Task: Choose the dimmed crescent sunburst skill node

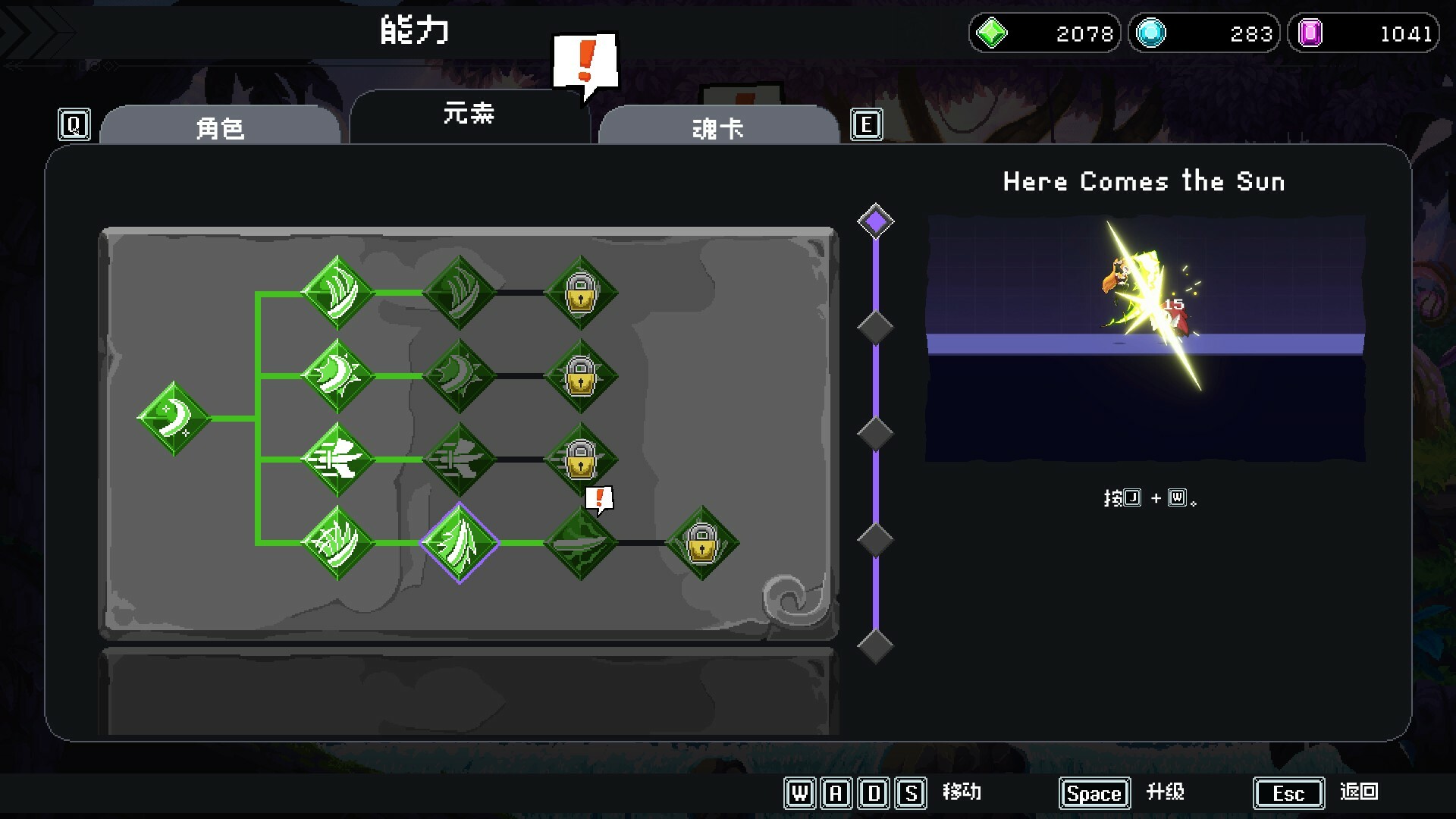Action: click(459, 376)
